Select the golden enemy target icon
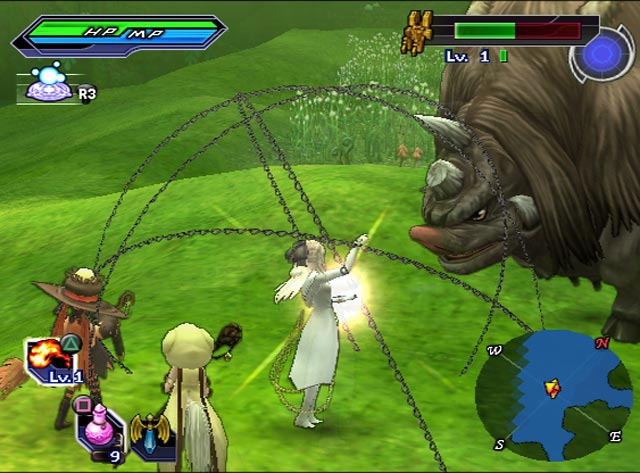640x473 pixels. click(417, 32)
